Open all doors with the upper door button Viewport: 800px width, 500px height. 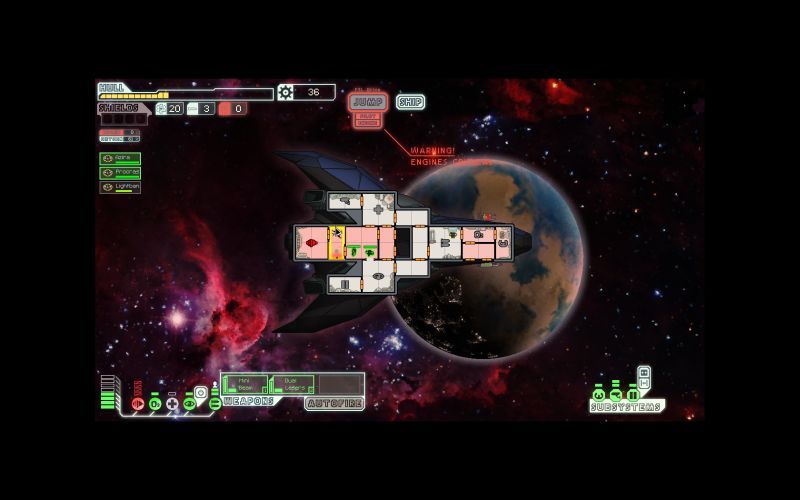(x=644, y=372)
